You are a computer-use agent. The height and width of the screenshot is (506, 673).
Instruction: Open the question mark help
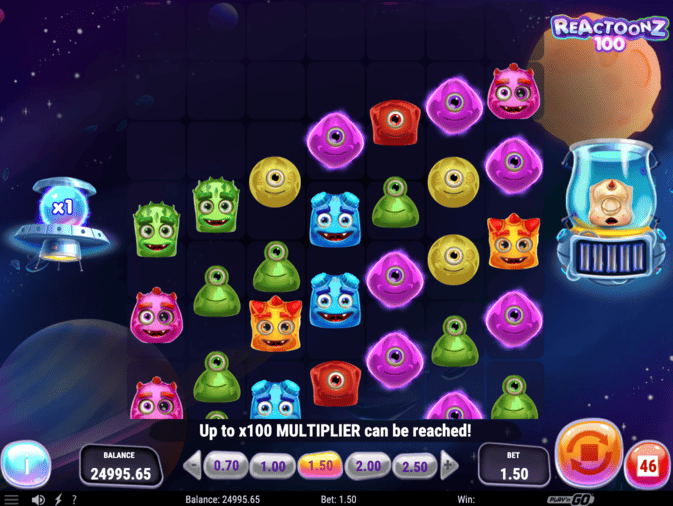(x=74, y=499)
